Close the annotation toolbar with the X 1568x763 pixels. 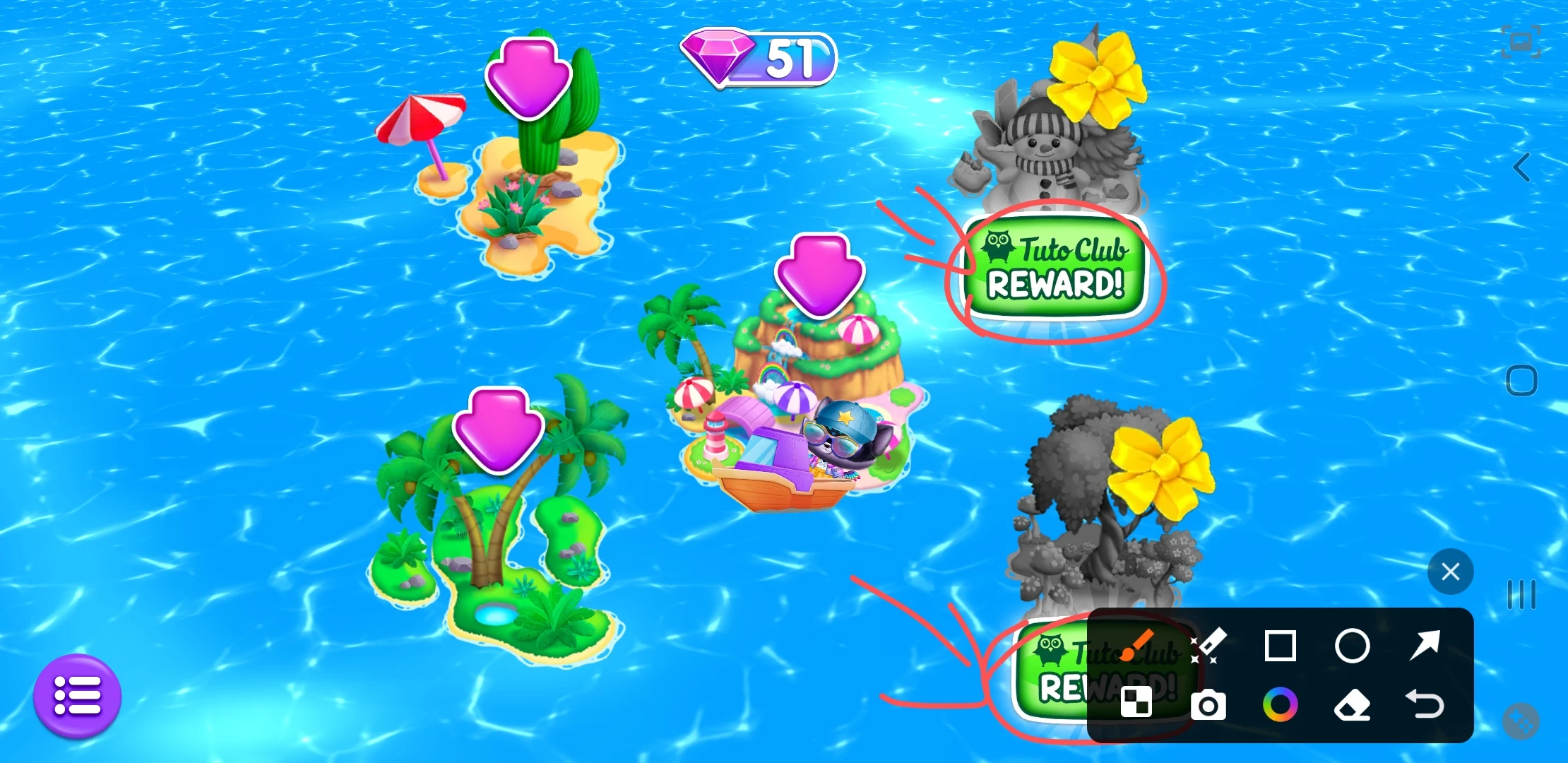[1450, 571]
